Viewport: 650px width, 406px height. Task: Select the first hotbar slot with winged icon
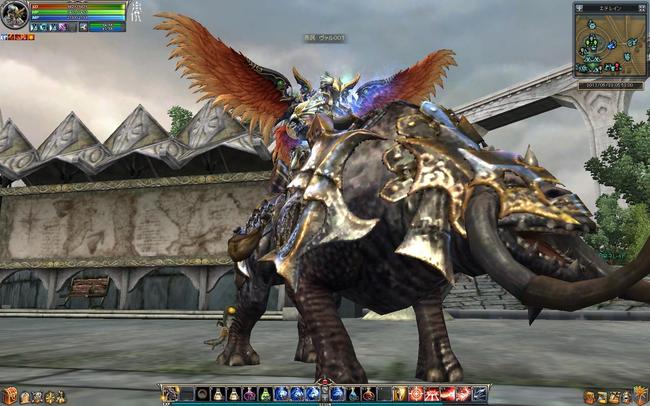(x=170, y=394)
